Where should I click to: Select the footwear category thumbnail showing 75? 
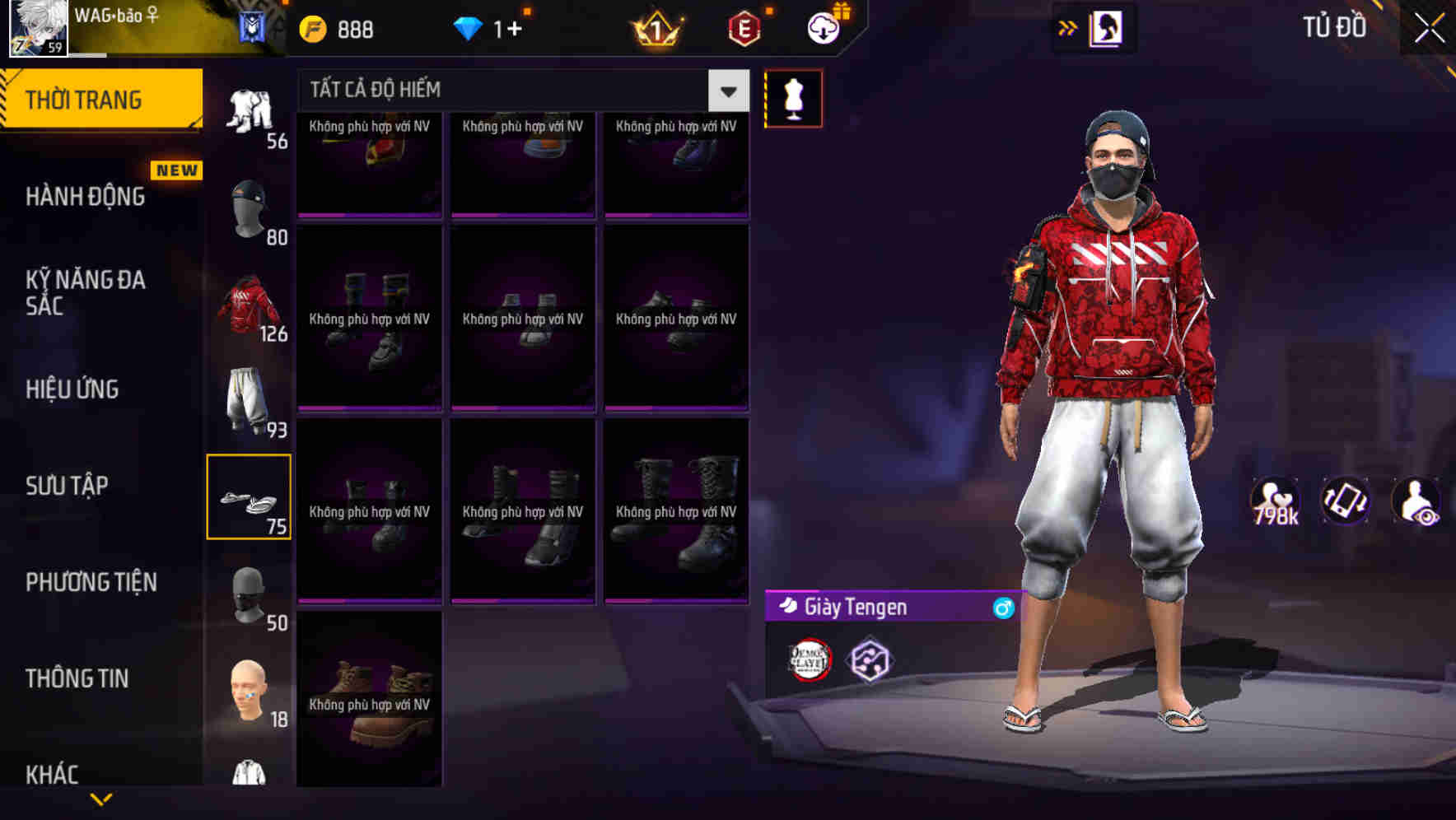point(250,494)
